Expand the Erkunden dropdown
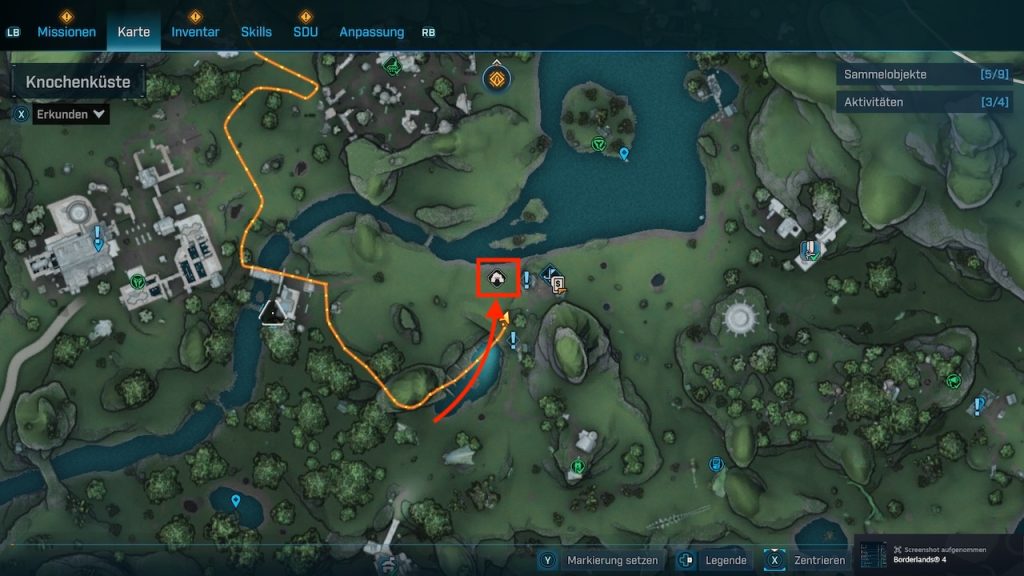This screenshot has width=1024, height=576. [x=70, y=114]
